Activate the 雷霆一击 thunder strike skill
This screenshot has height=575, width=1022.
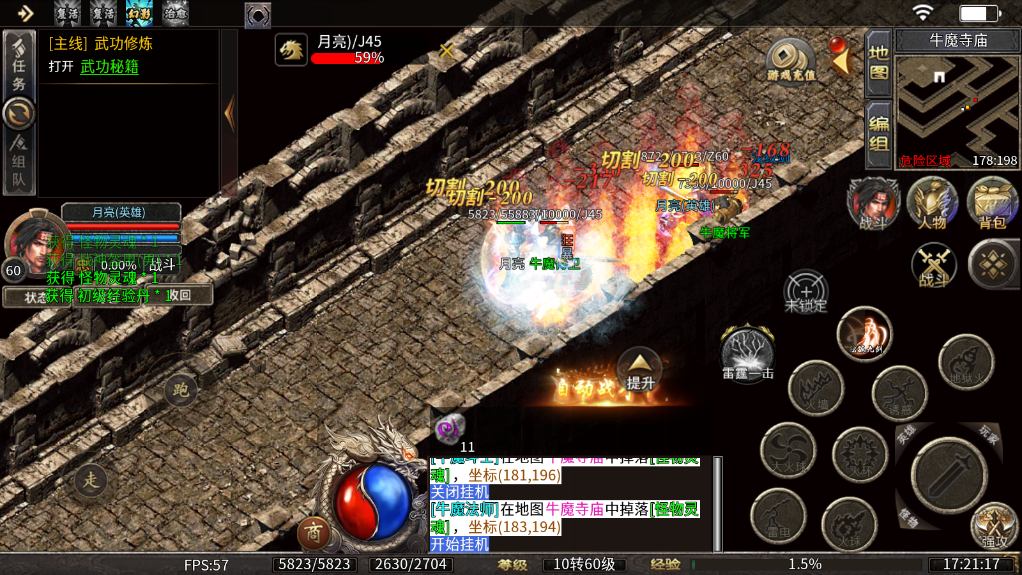(x=748, y=354)
